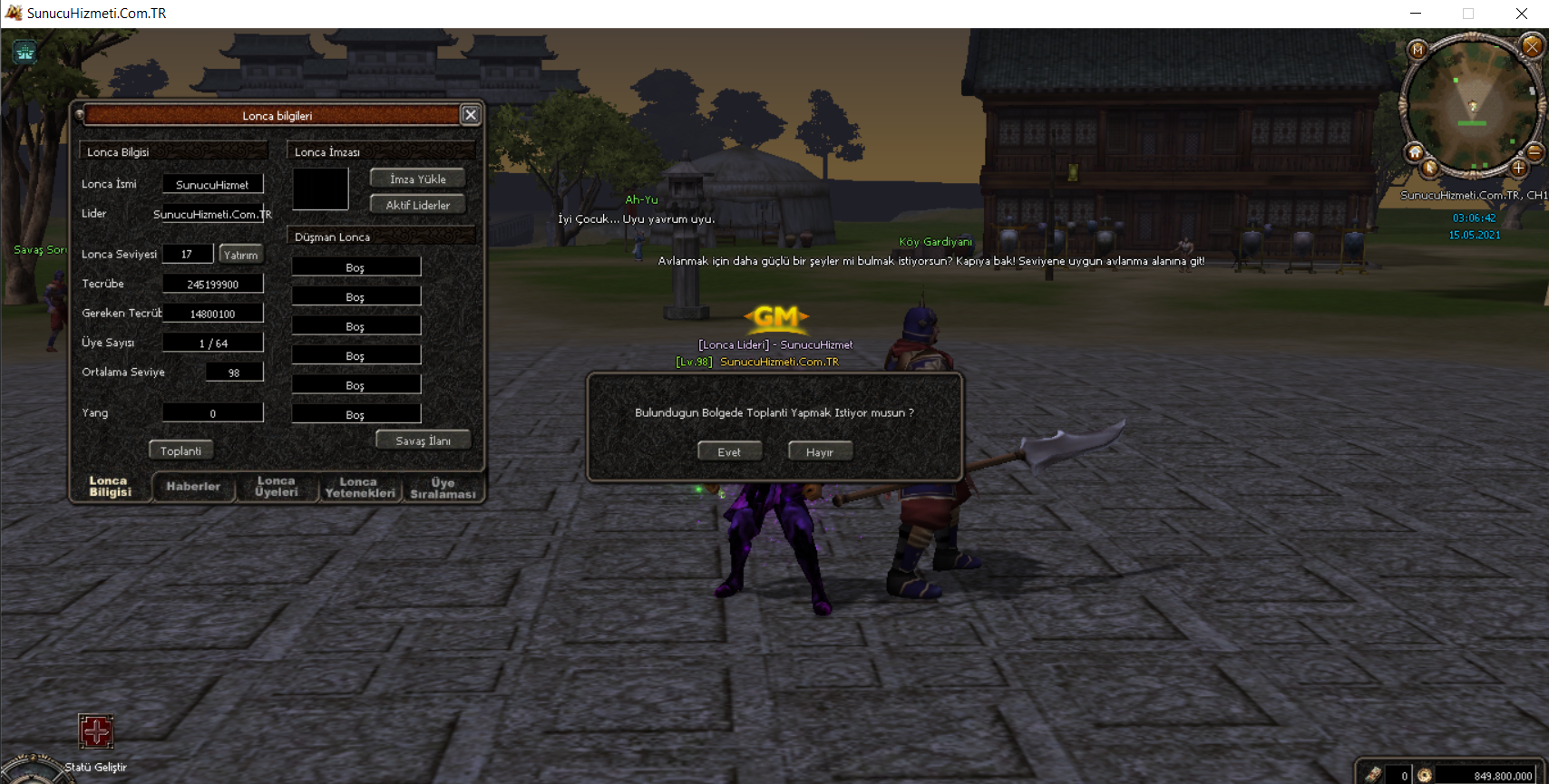Viewport: 1549px width, 784px height.
Task: Close the Lonca bilgileri window
Action: click(470, 115)
